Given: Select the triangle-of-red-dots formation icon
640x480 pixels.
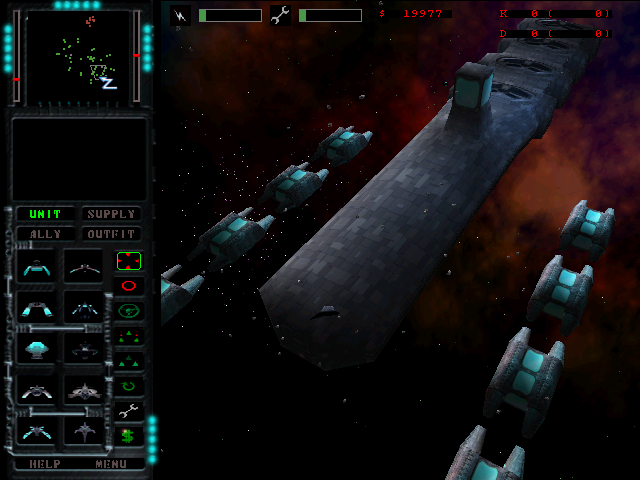Looking at the screenshot, I should (x=129, y=336).
